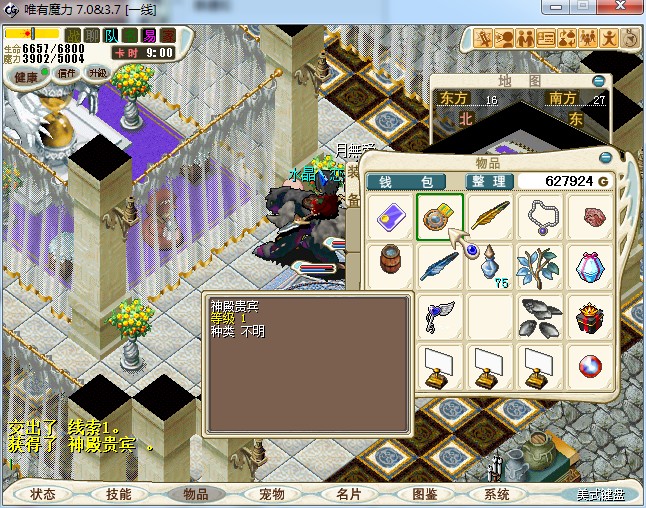Open the 名片 name card menu
This screenshot has width=646, height=508.
(x=347, y=494)
